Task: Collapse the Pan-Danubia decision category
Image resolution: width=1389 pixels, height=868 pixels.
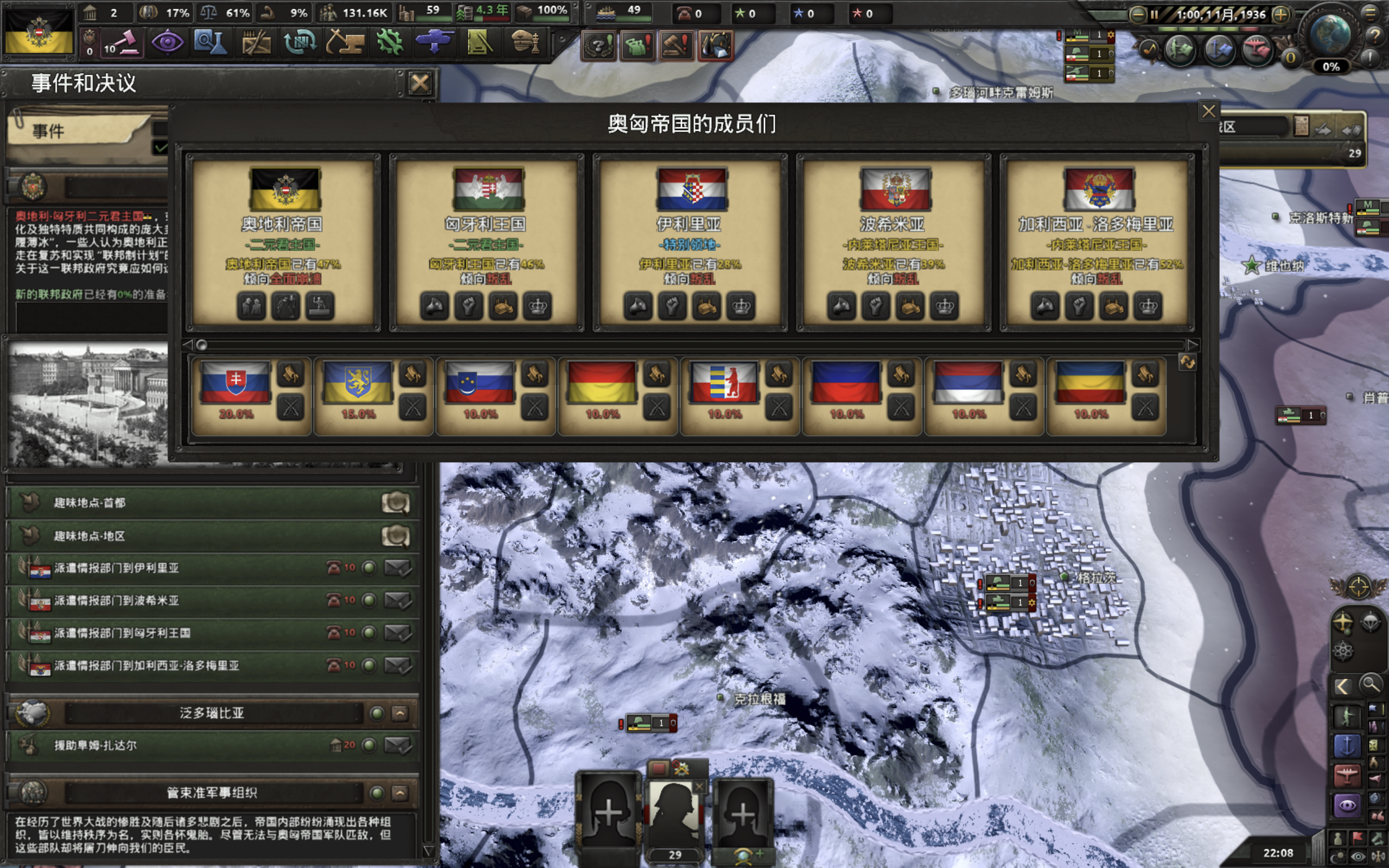Action: tap(400, 713)
